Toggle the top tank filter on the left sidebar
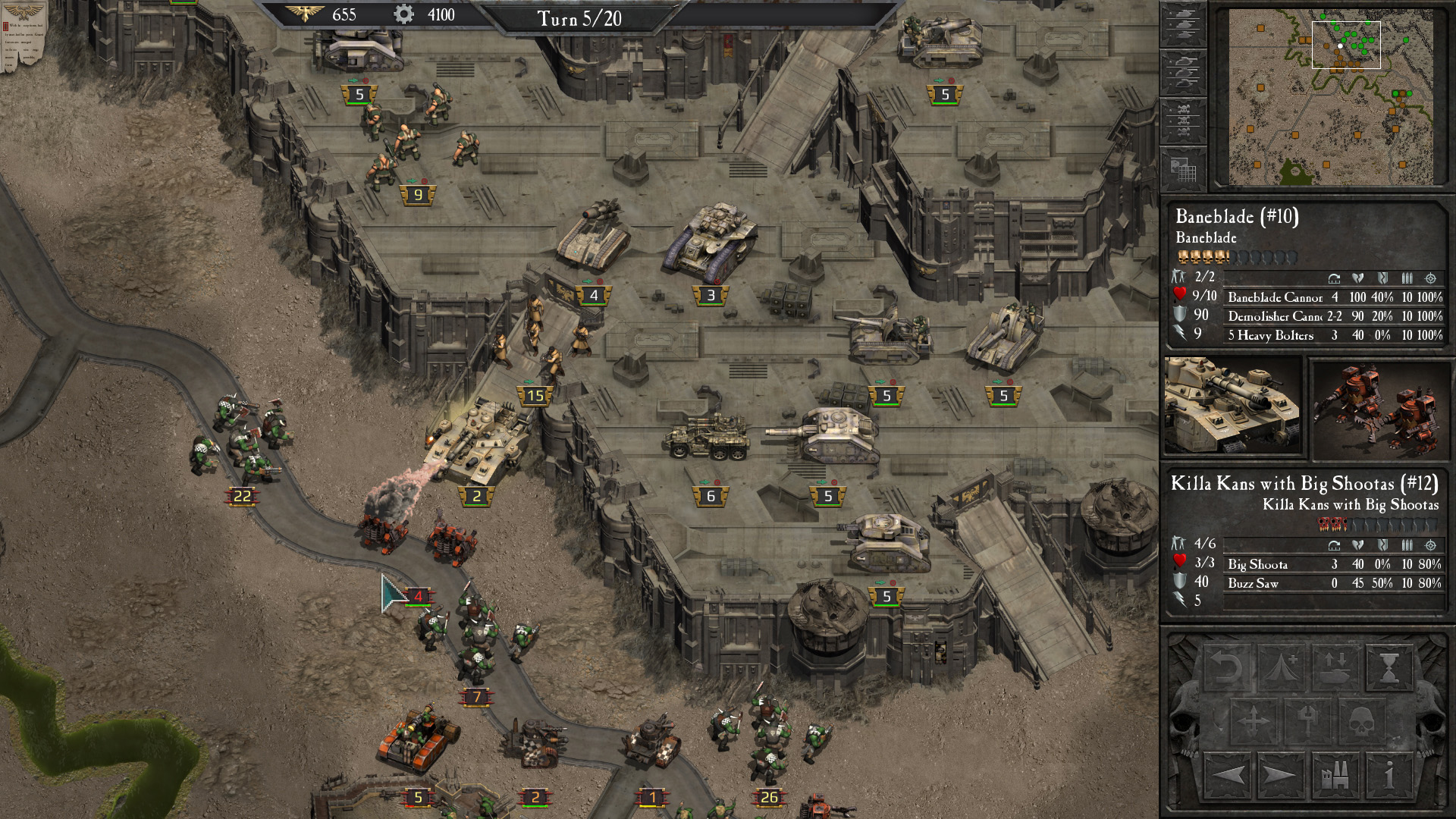This screenshot has height=819, width=1456. [1183, 23]
